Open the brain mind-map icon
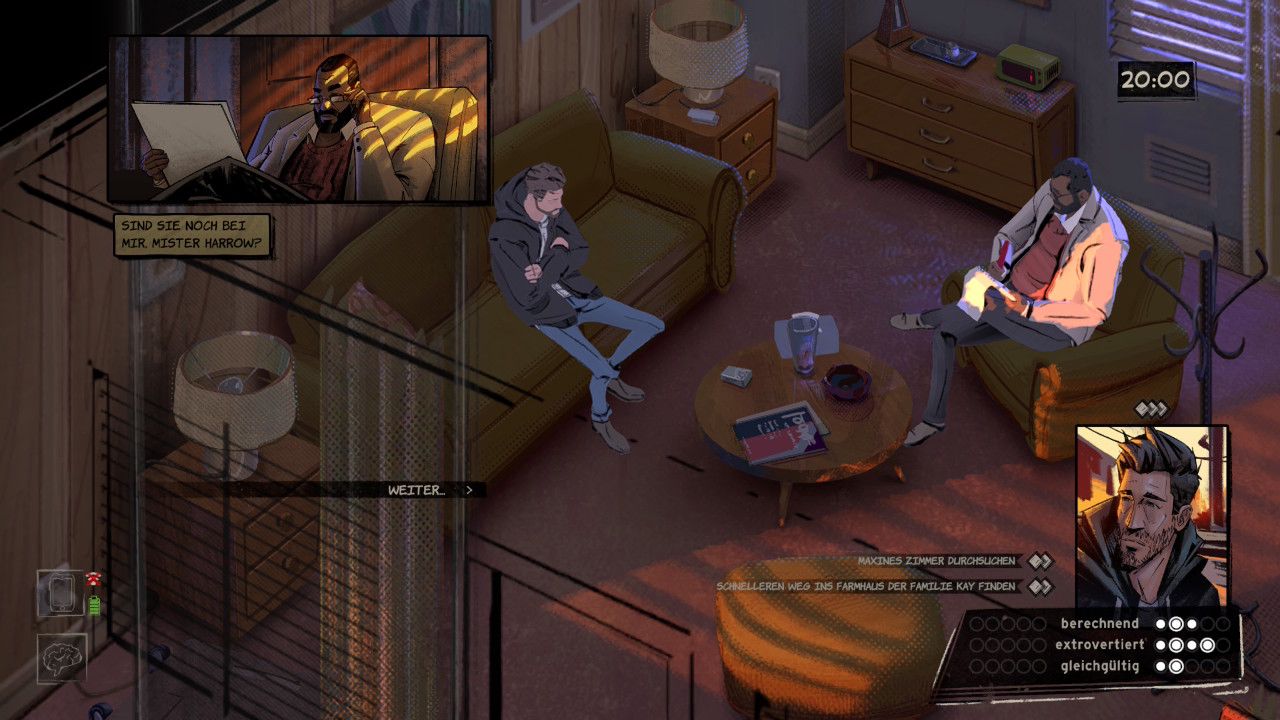1280x720 pixels. tap(62, 658)
